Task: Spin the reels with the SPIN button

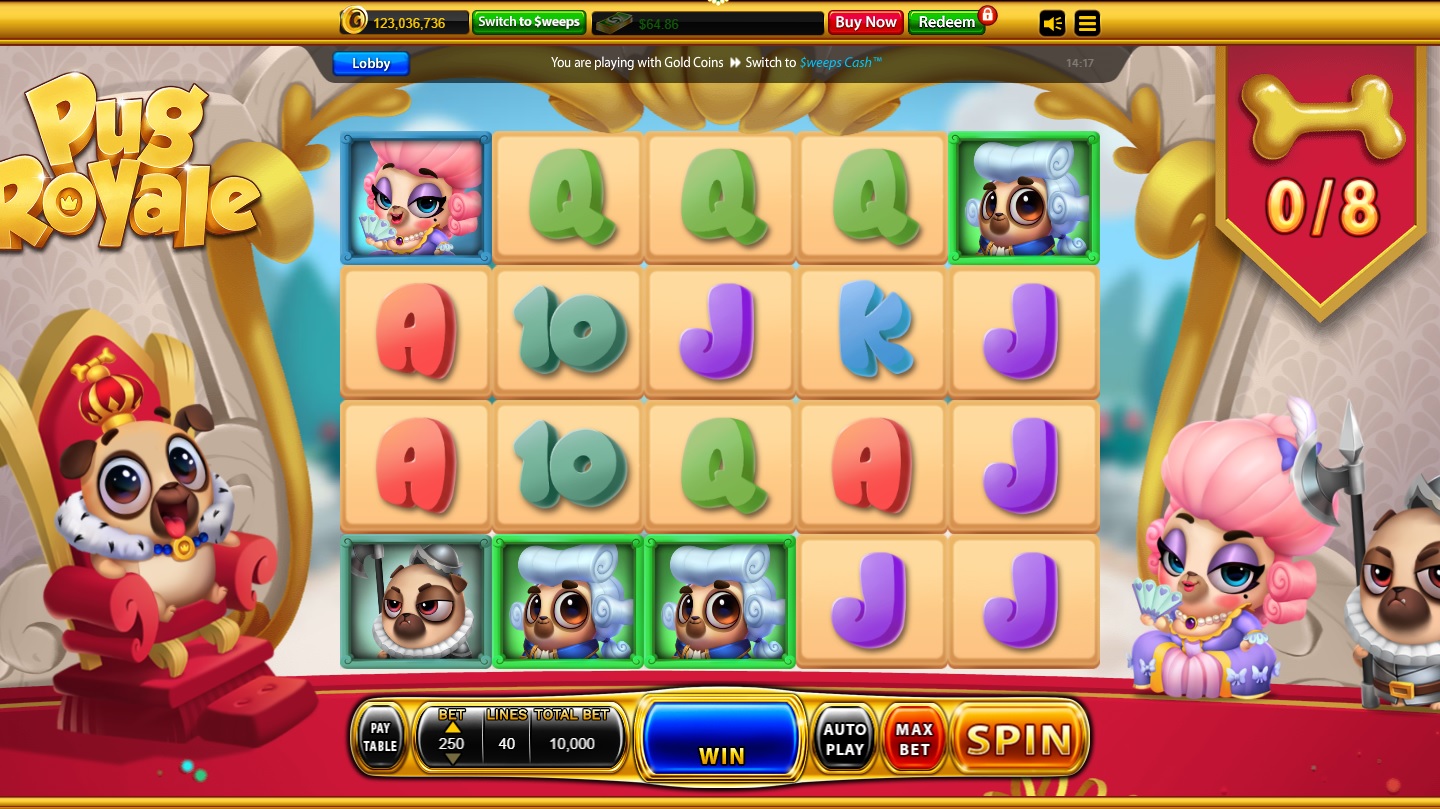Action: pos(1019,740)
